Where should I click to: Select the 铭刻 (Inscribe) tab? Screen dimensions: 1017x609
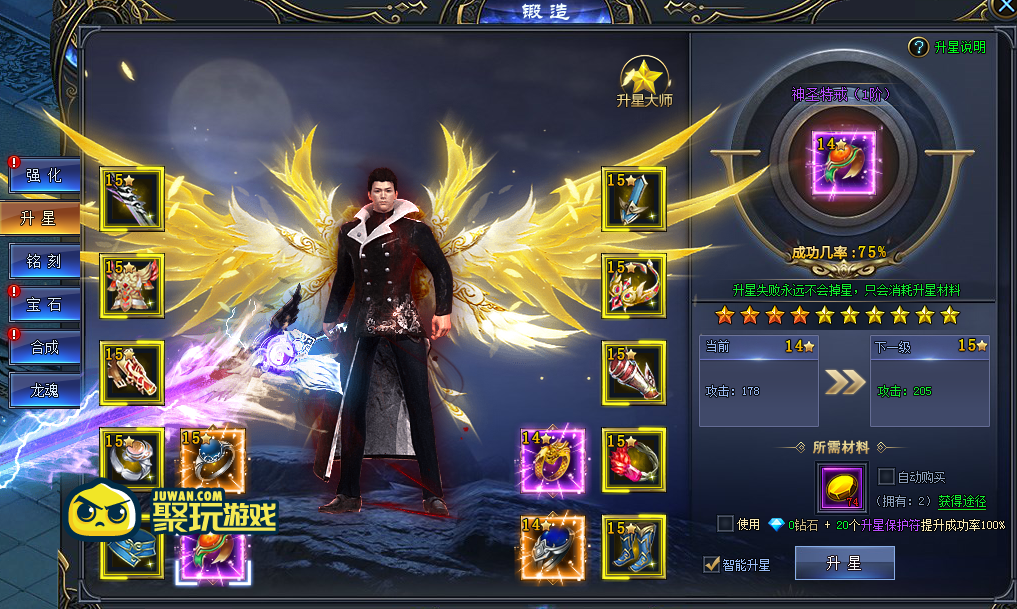click(43, 262)
